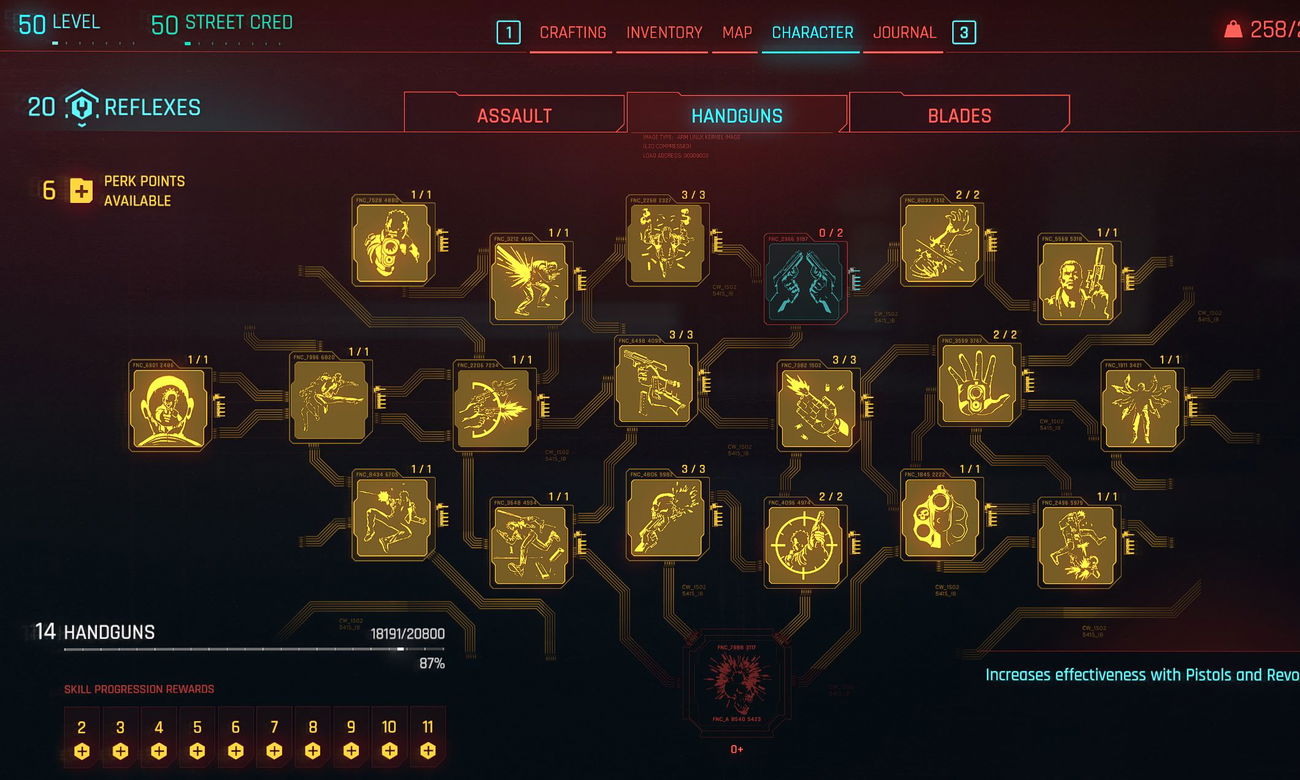Viewport: 1300px width, 780px height.
Task: Switch to the Assault skill tree
Action: tap(514, 116)
